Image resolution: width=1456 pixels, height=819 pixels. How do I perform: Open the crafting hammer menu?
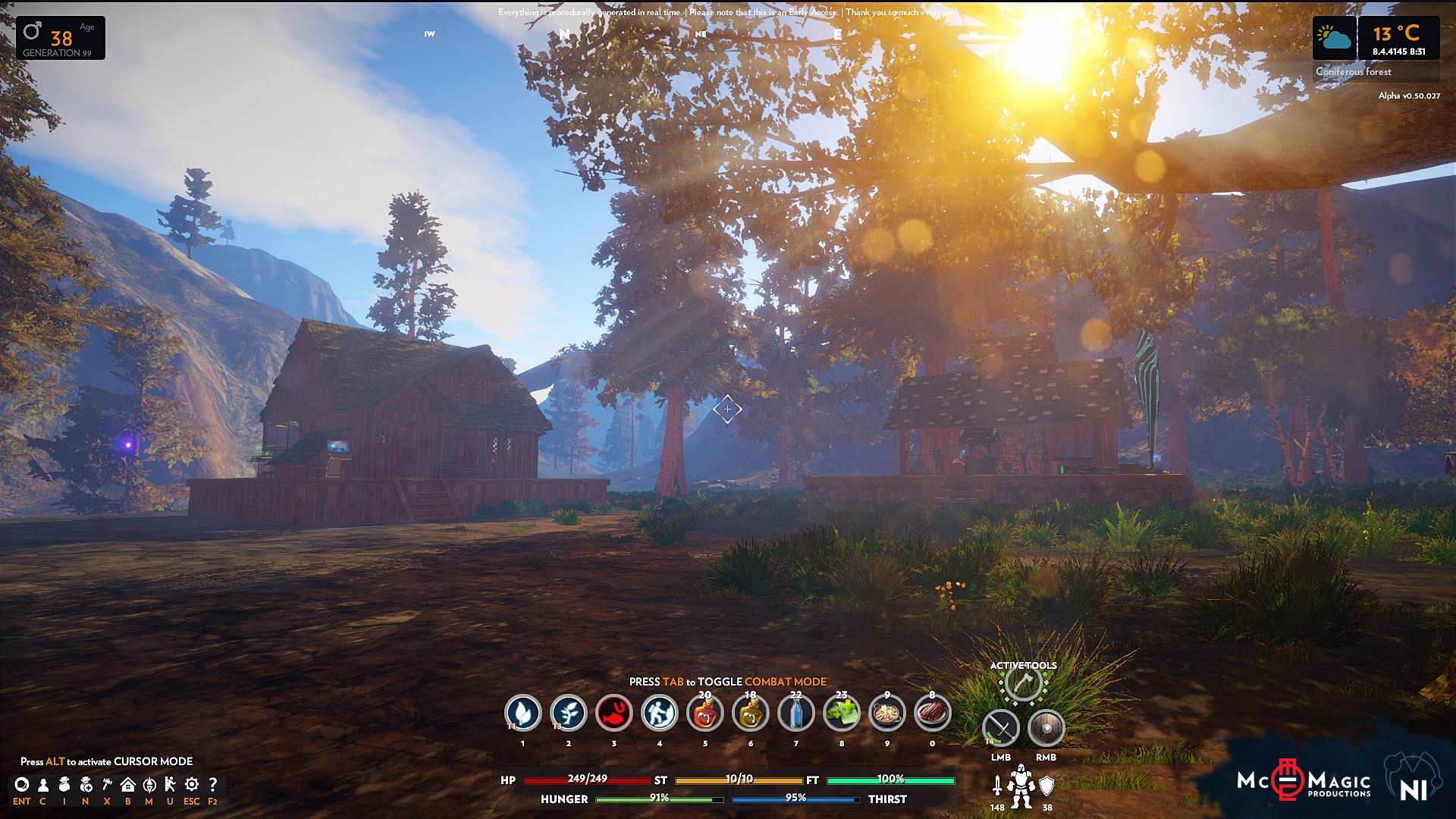pos(107,785)
